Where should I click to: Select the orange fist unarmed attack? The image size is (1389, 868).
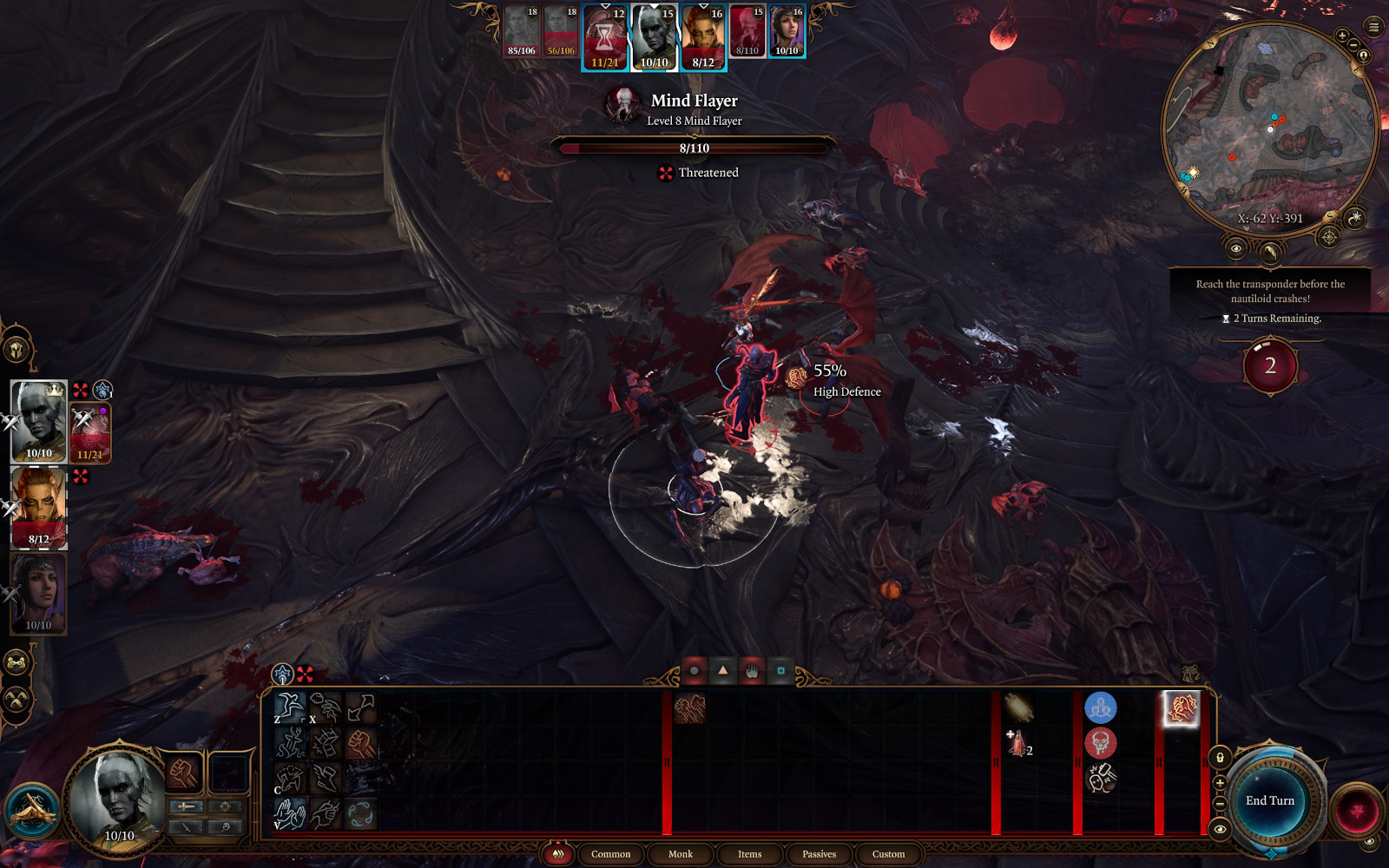pos(360,743)
